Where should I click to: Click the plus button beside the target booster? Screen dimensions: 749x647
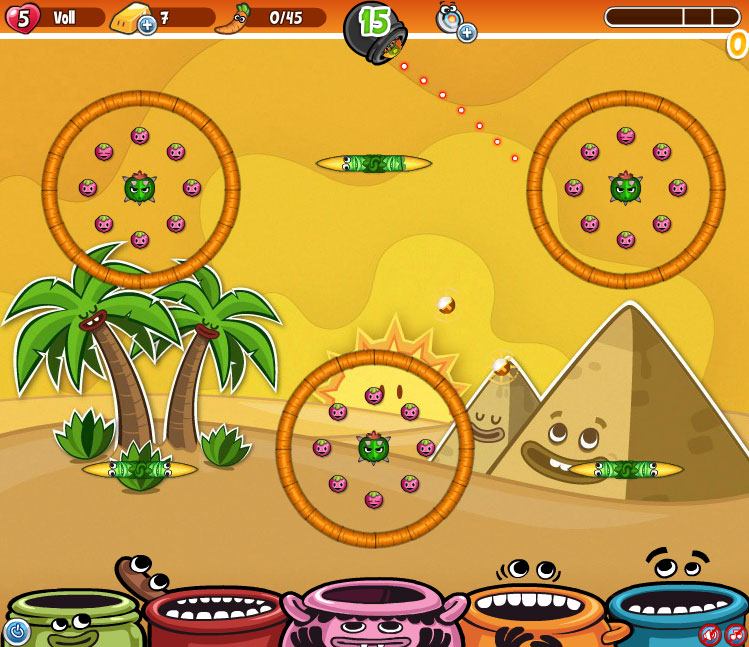tap(467, 33)
